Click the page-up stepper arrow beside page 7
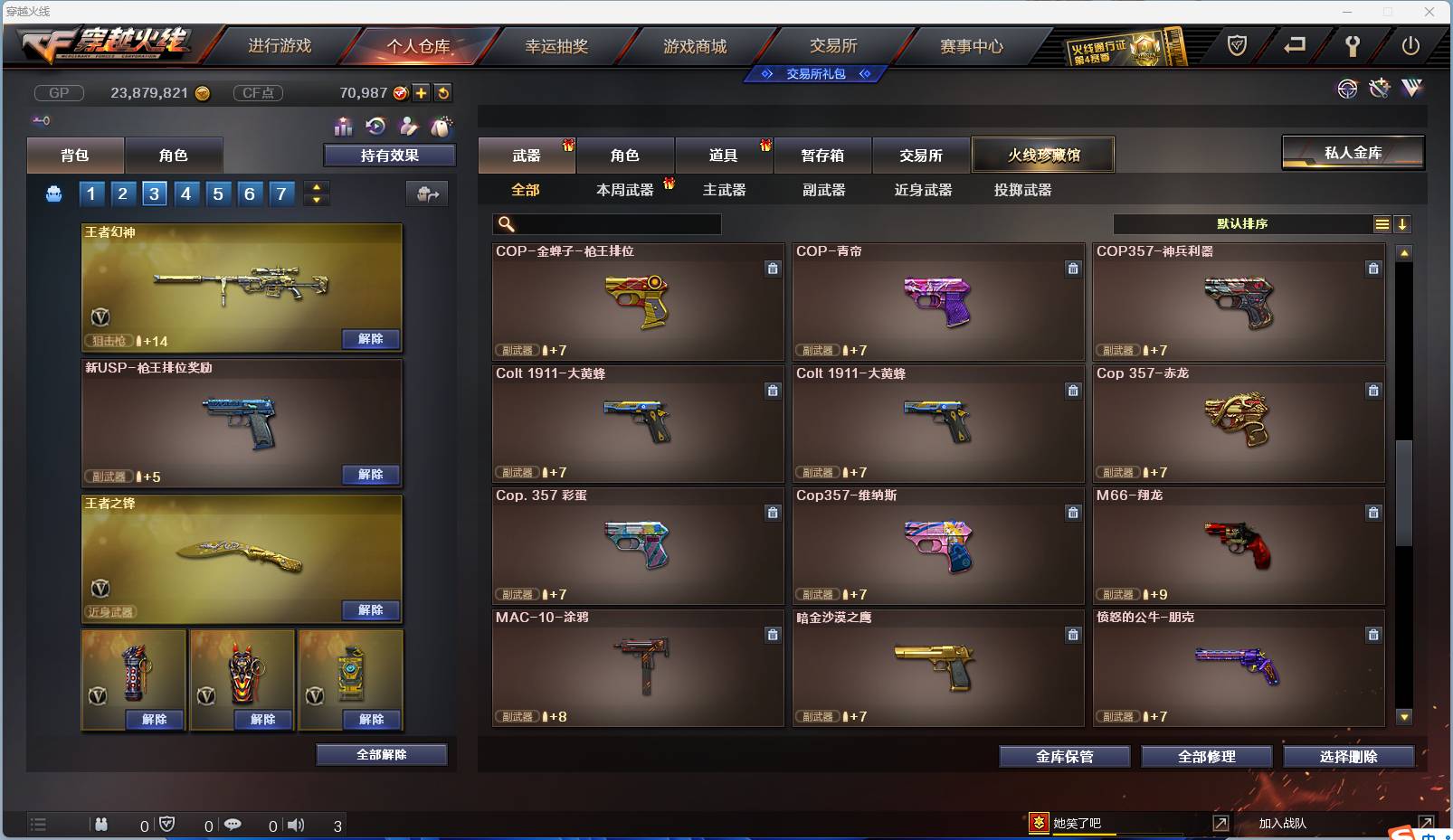1453x840 pixels. point(315,186)
